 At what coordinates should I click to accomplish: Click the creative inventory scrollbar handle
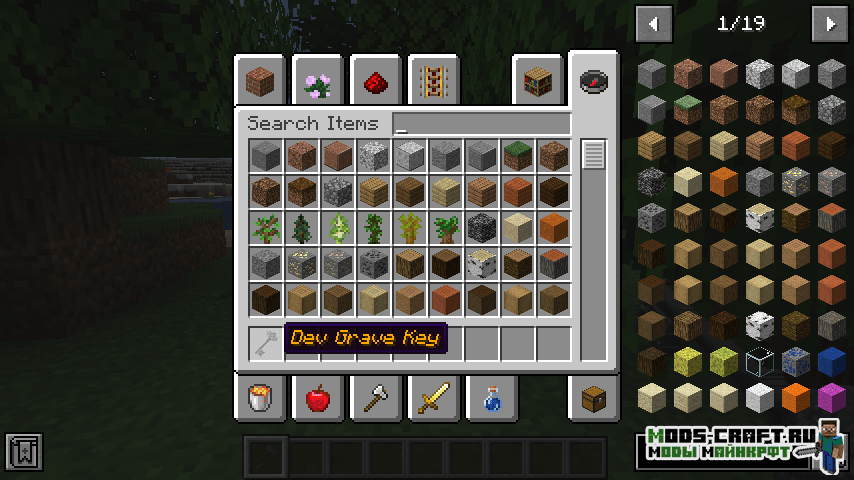point(594,155)
